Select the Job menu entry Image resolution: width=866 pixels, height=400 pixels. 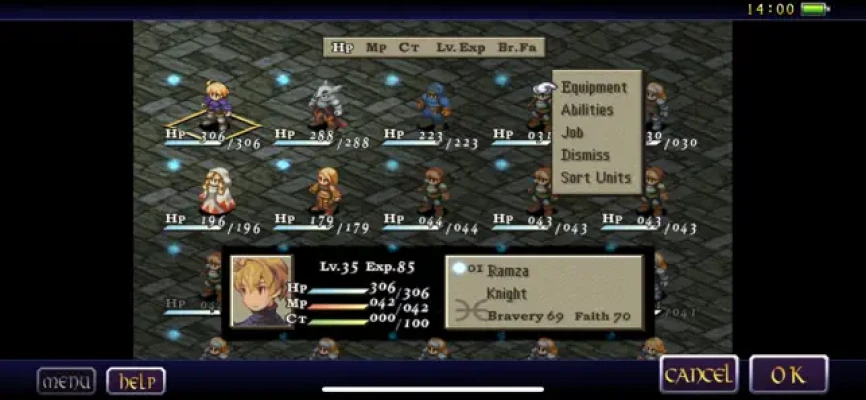[573, 132]
